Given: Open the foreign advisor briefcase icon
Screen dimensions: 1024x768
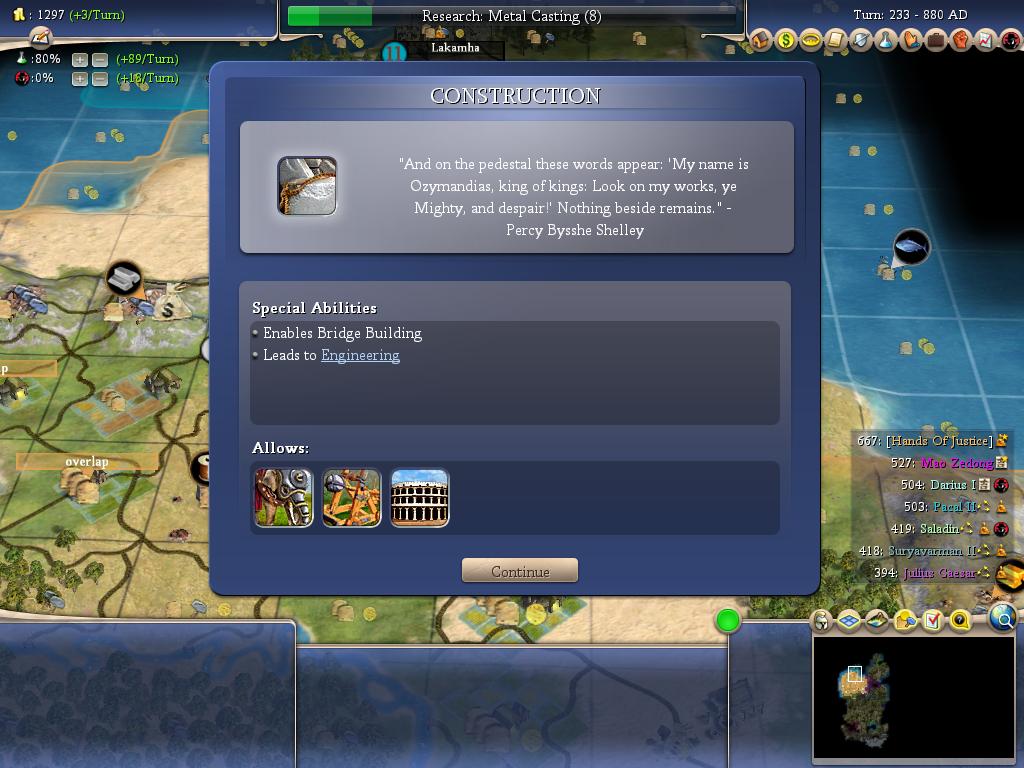Looking at the screenshot, I should (936, 41).
